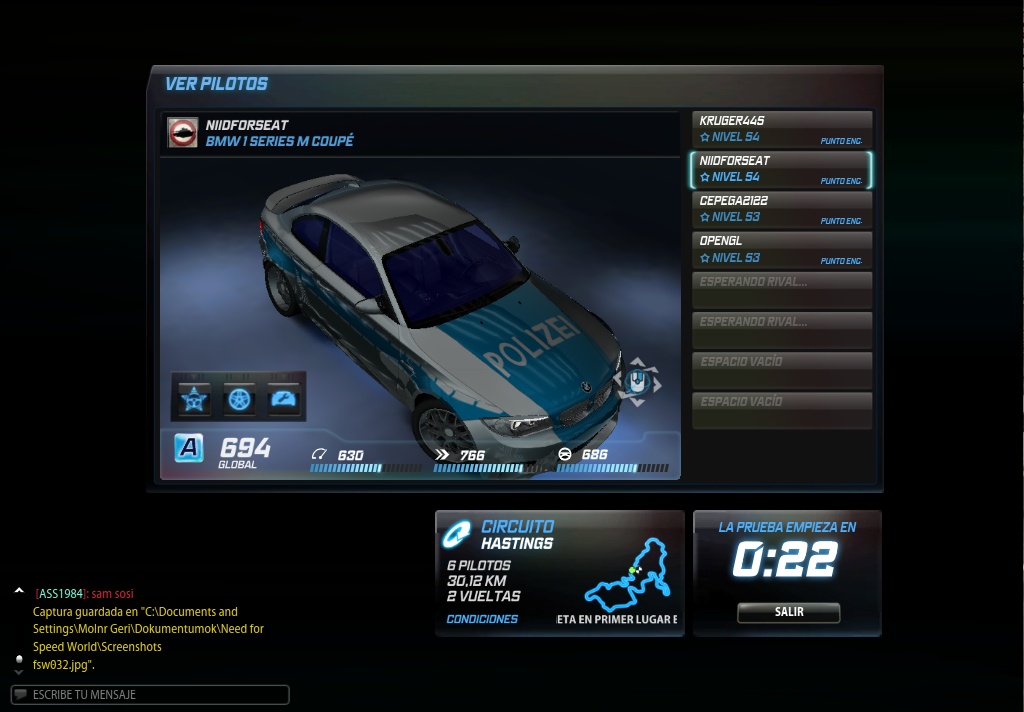The image size is (1024, 712).
Task: Click the CONDICIONES label on the event panel
Action: 482,619
